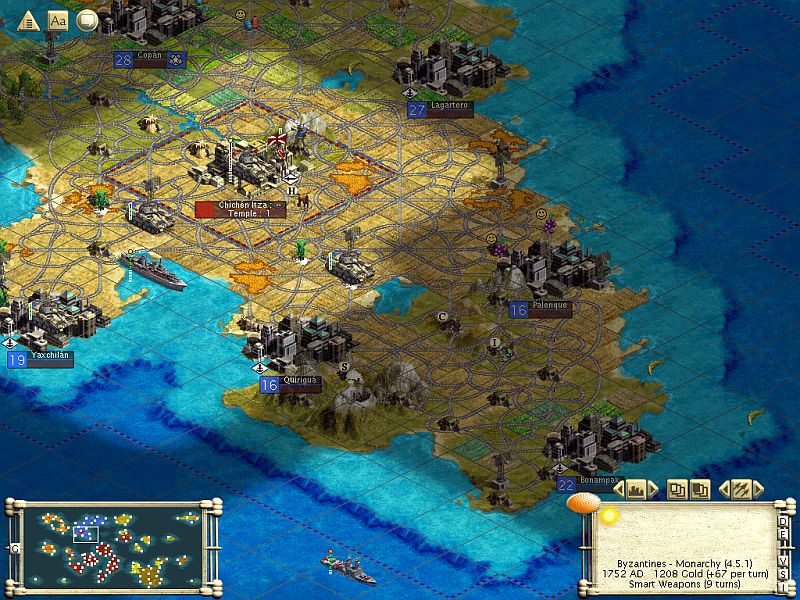Open the Civilopedia "Aa" button
800x600 pixels.
point(58,18)
